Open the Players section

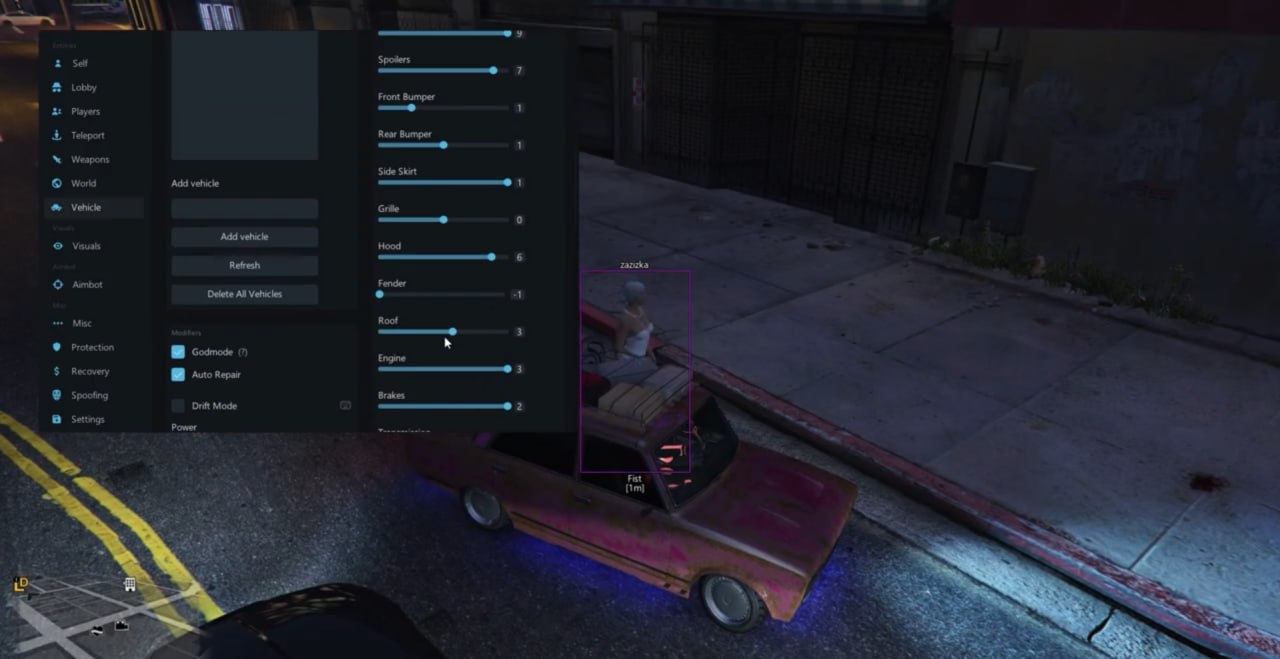(x=85, y=111)
